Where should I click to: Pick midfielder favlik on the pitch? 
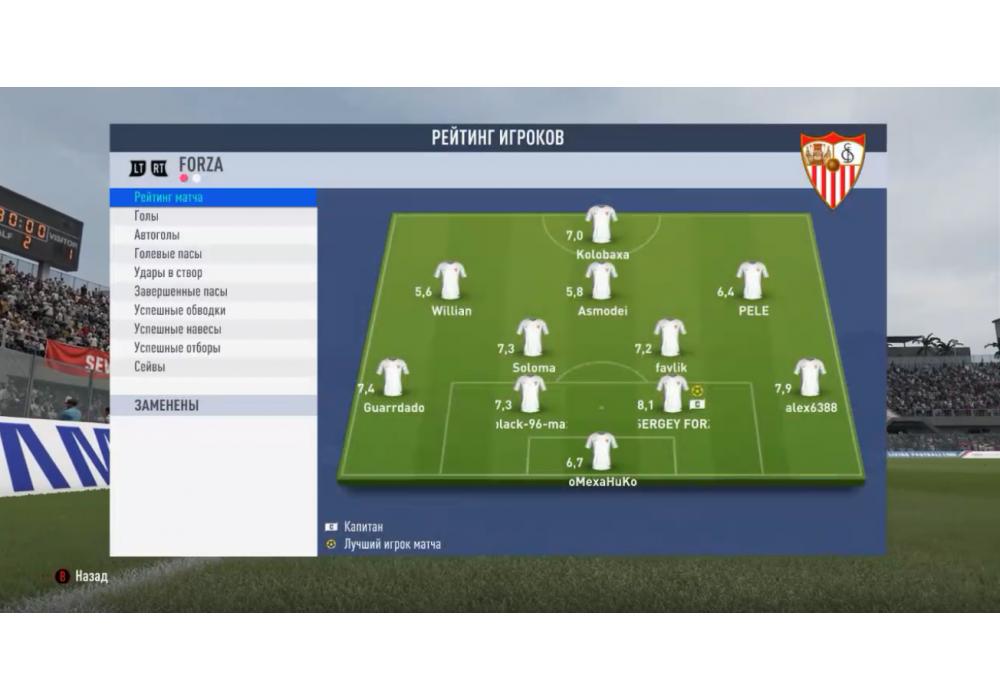[x=670, y=338]
